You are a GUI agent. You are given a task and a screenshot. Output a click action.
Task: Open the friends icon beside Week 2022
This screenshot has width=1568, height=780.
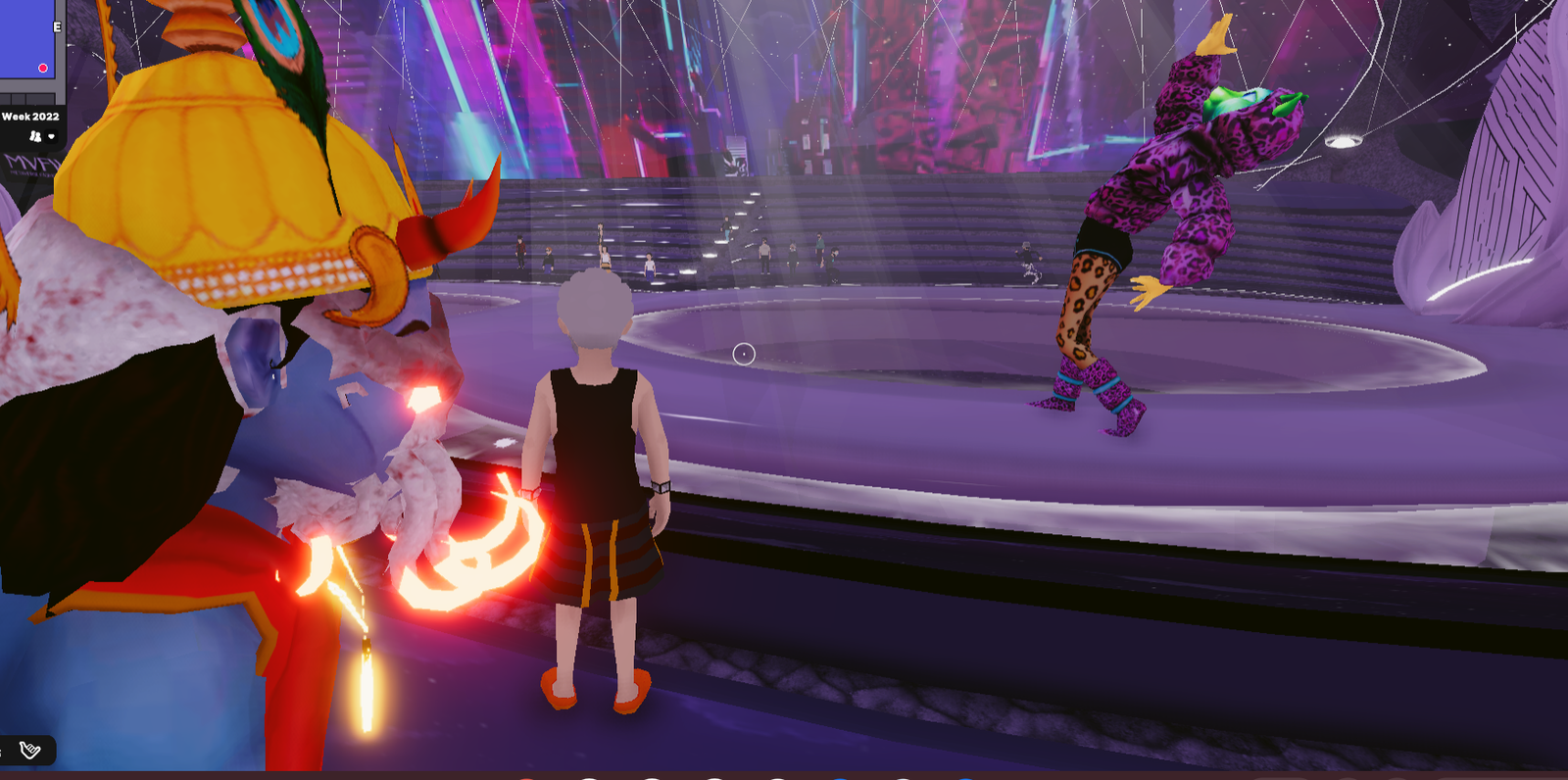34,137
